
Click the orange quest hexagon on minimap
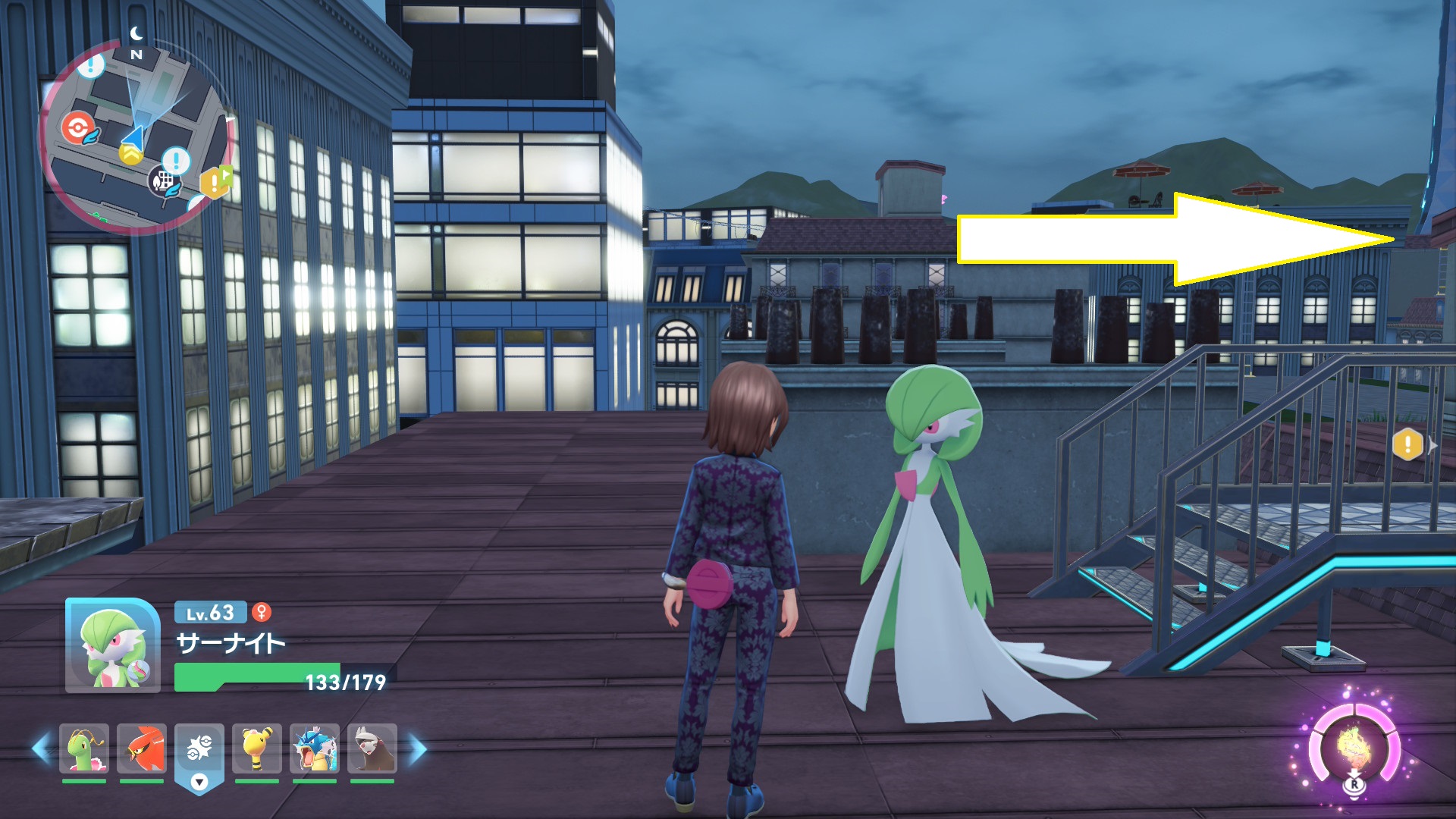tap(215, 183)
